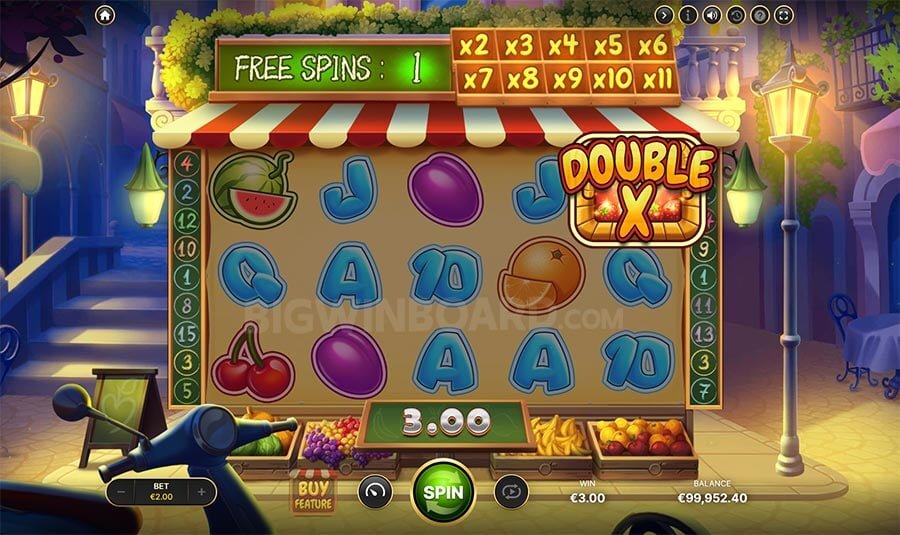The image size is (900, 535).
Task: Open the autoplay loop-arrow settings
Action: 510,492
